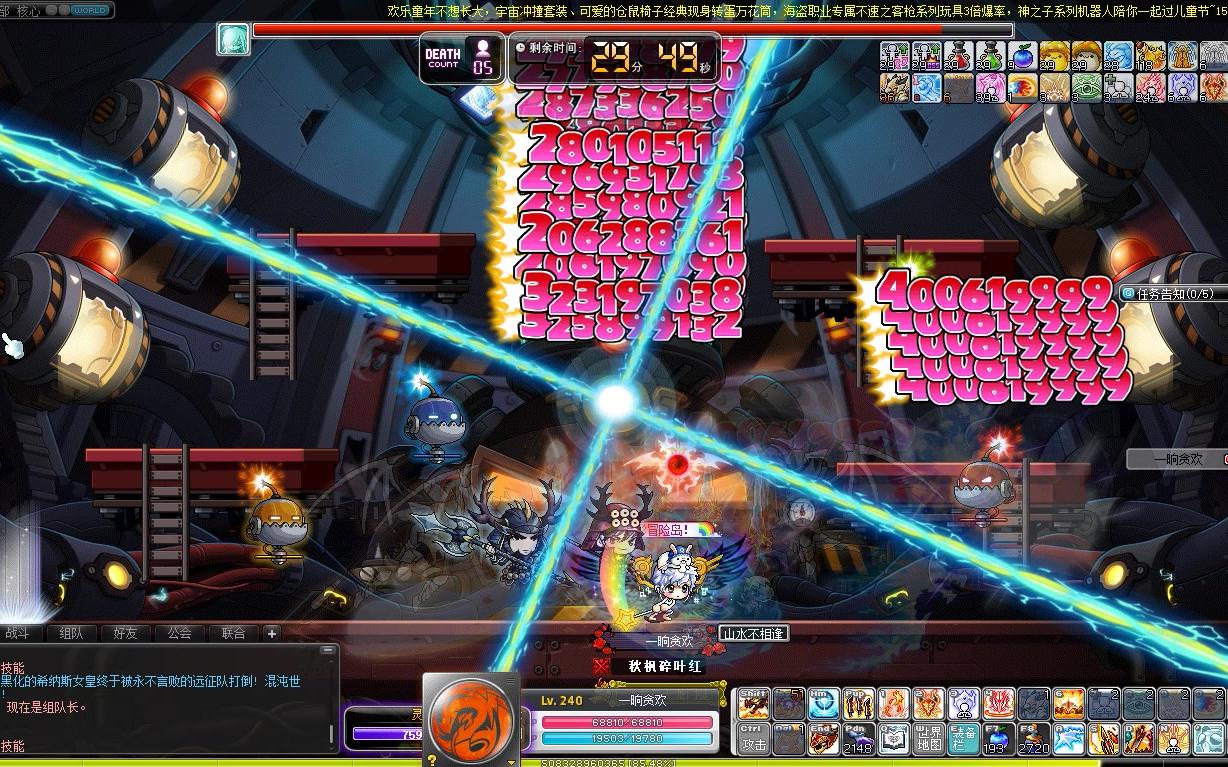Select the 好友 friends chat tab
Viewport: 1228px width, 767px height.
126,633
